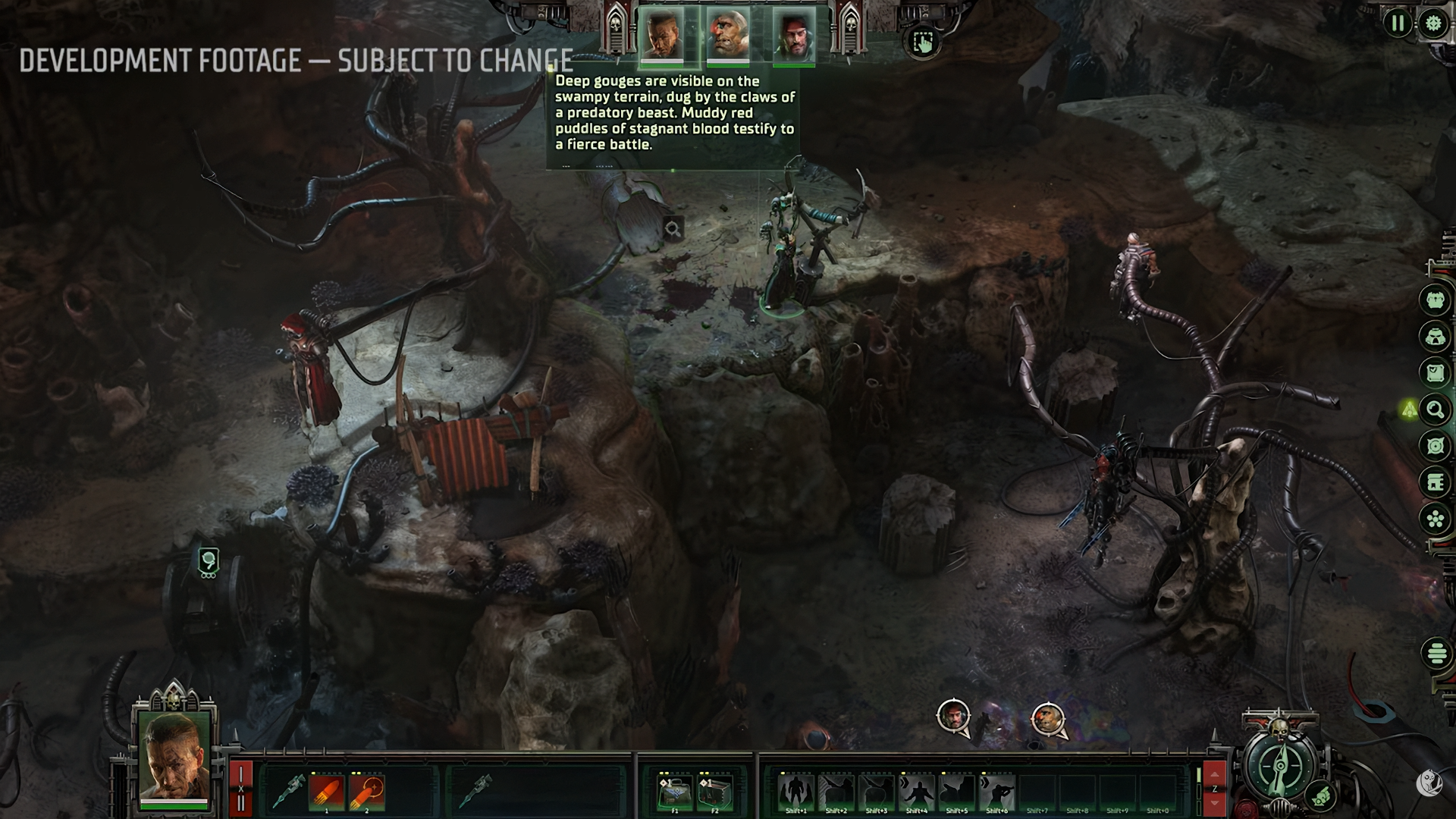Use the medkit item in slot F1
Screen dimensions: 1456x819
click(x=674, y=792)
